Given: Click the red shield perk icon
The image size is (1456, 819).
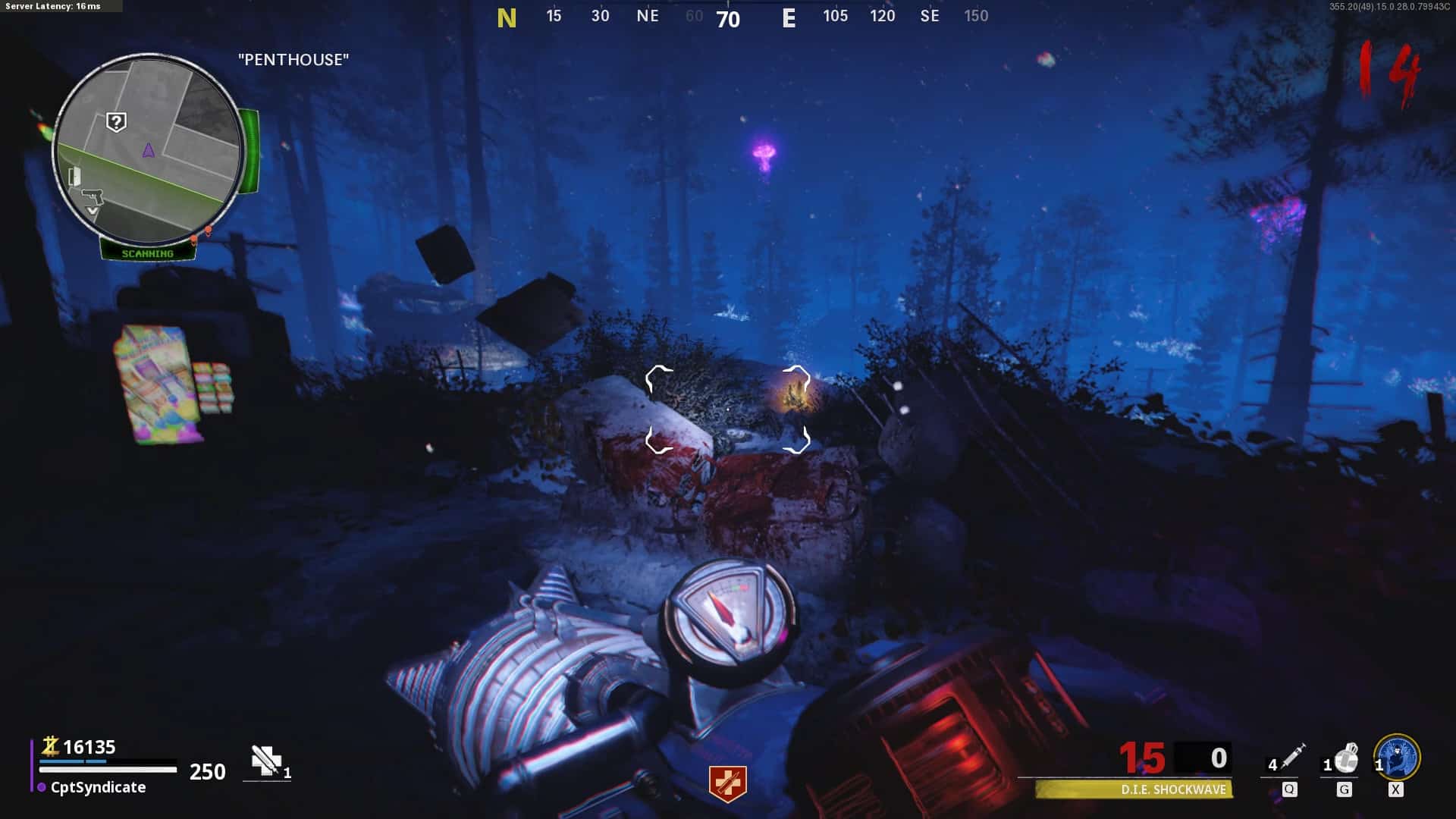Looking at the screenshot, I should (728, 783).
